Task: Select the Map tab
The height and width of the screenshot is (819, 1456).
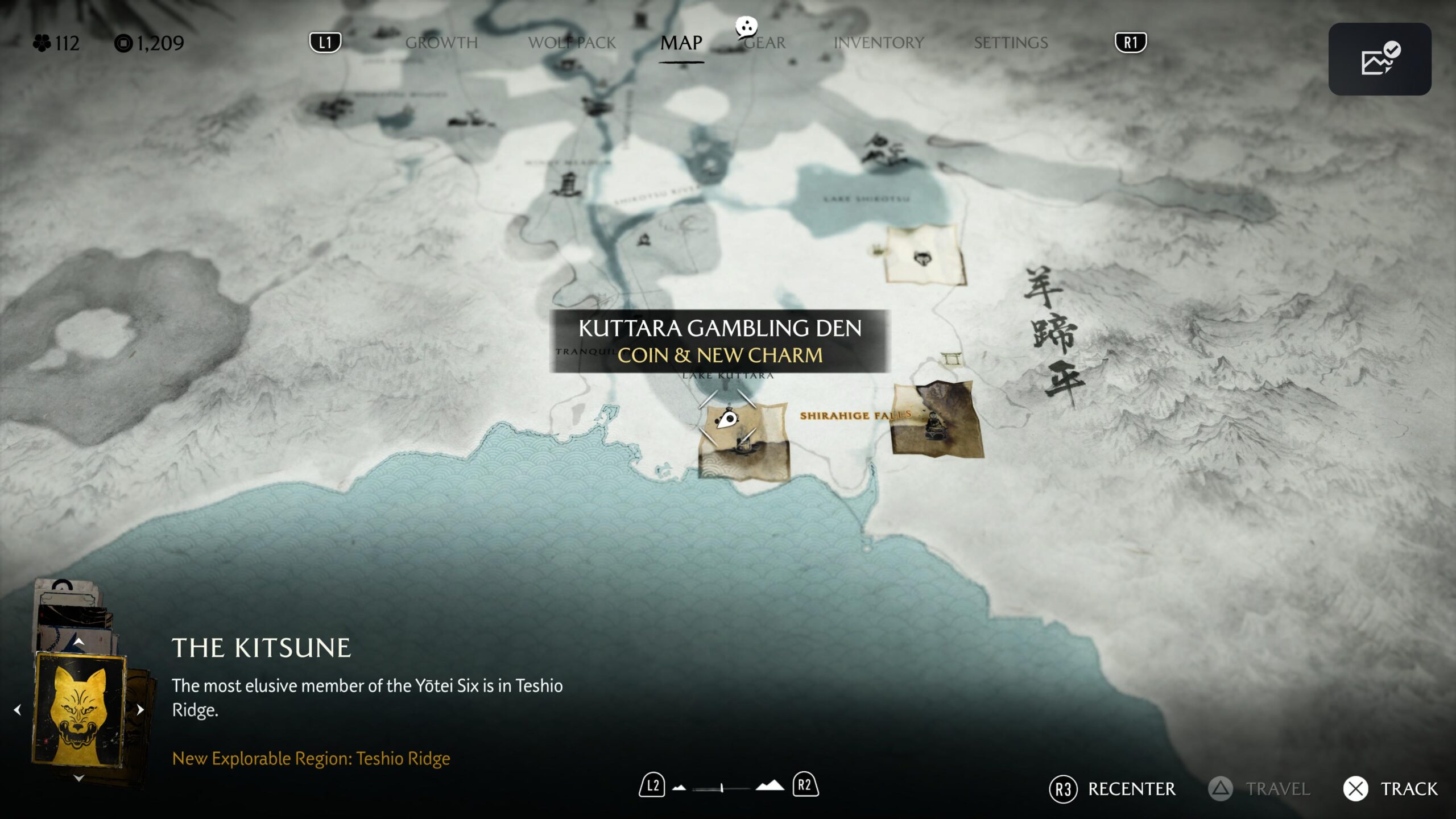Action: pyautogui.click(x=681, y=43)
